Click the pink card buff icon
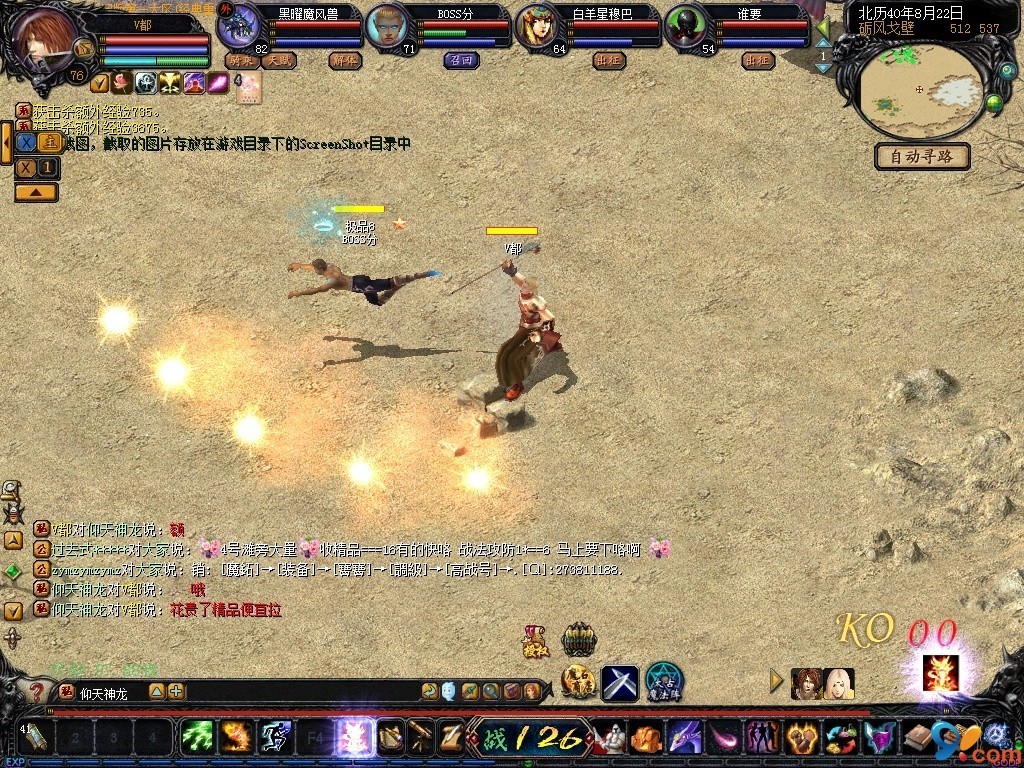Image resolution: width=1024 pixels, height=768 pixels. 249,87
